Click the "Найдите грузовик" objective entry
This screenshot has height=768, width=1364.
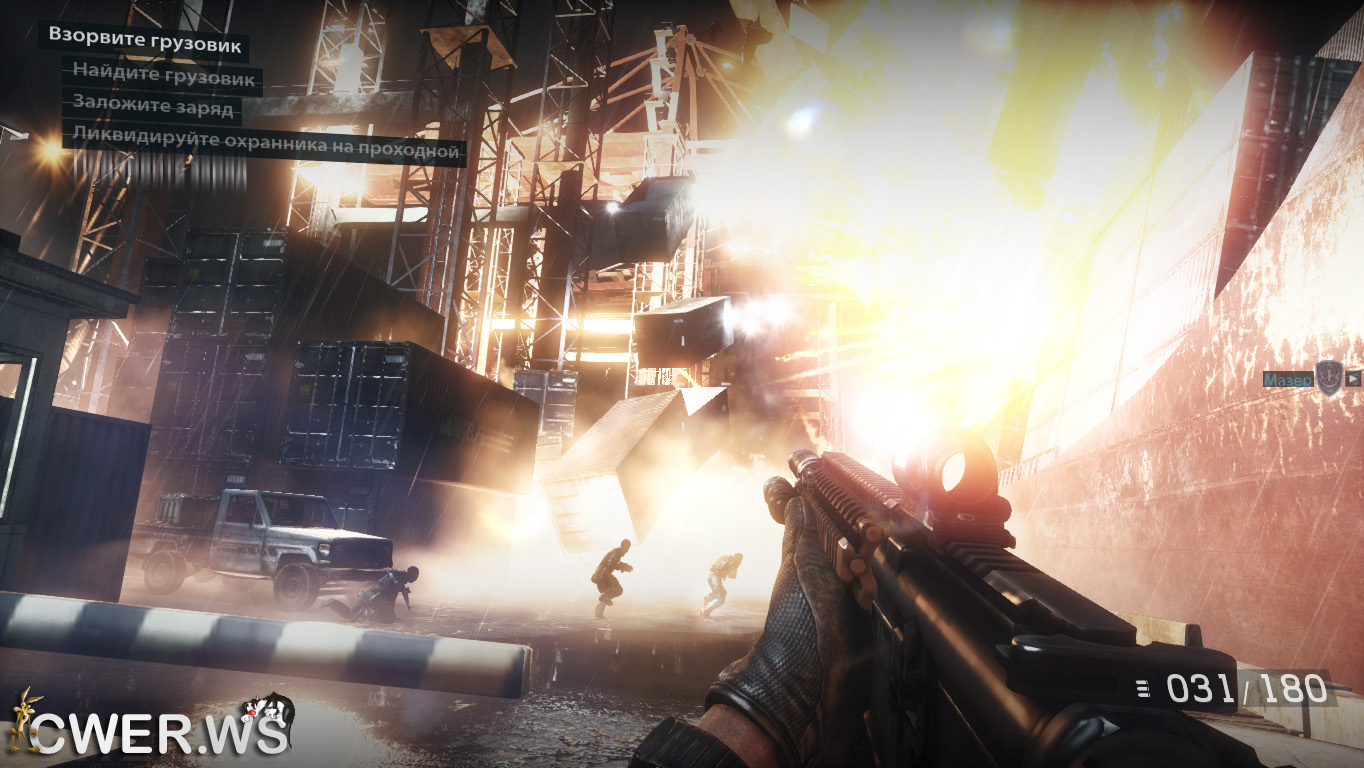(x=164, y=77)
